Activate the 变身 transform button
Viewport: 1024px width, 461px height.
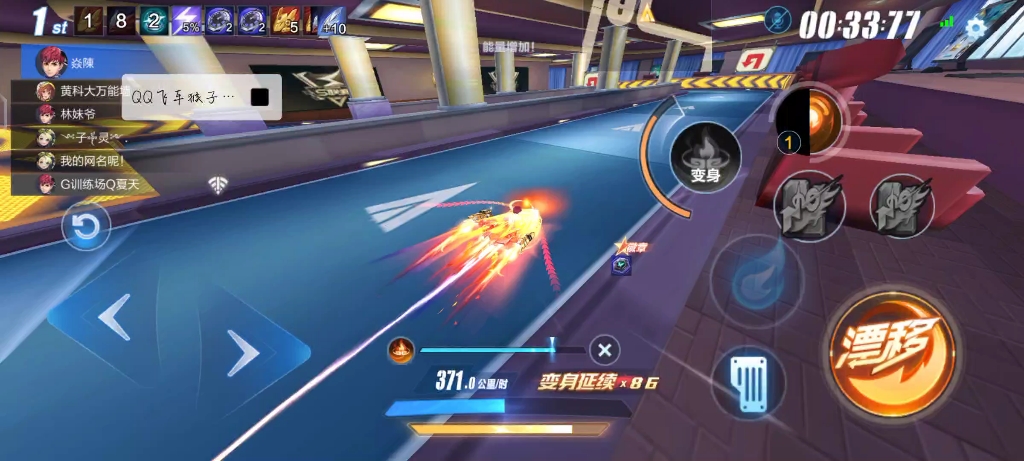[705, 159]
